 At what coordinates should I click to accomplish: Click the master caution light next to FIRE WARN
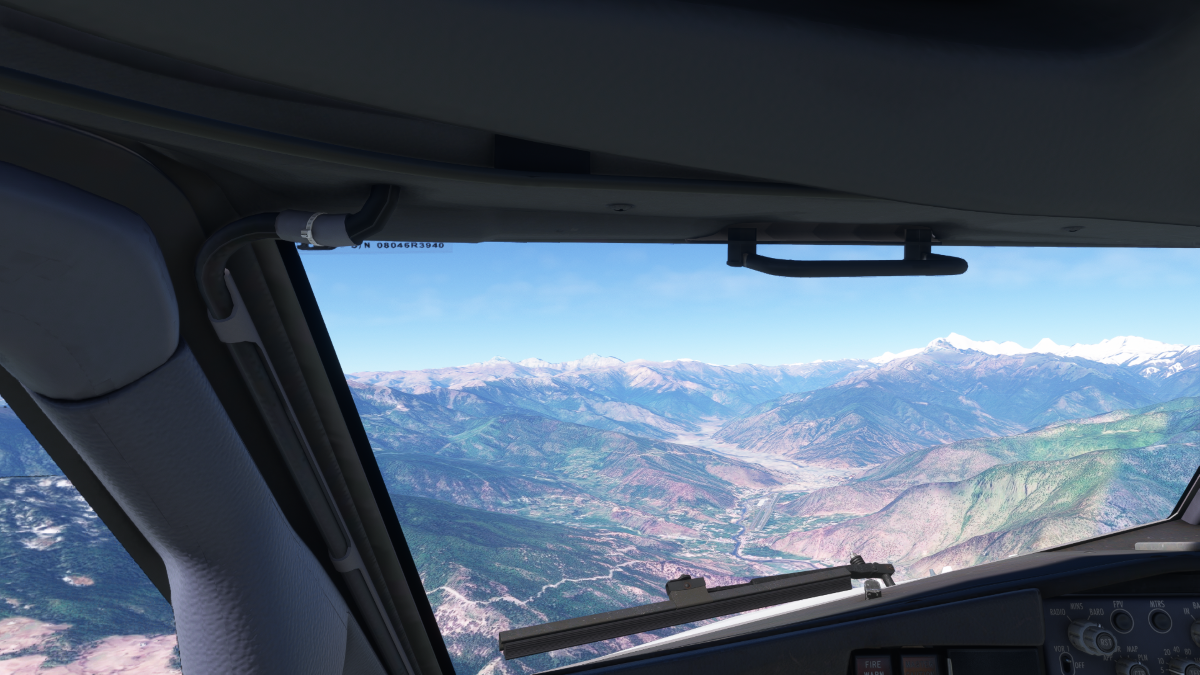[x=919, y=665]
